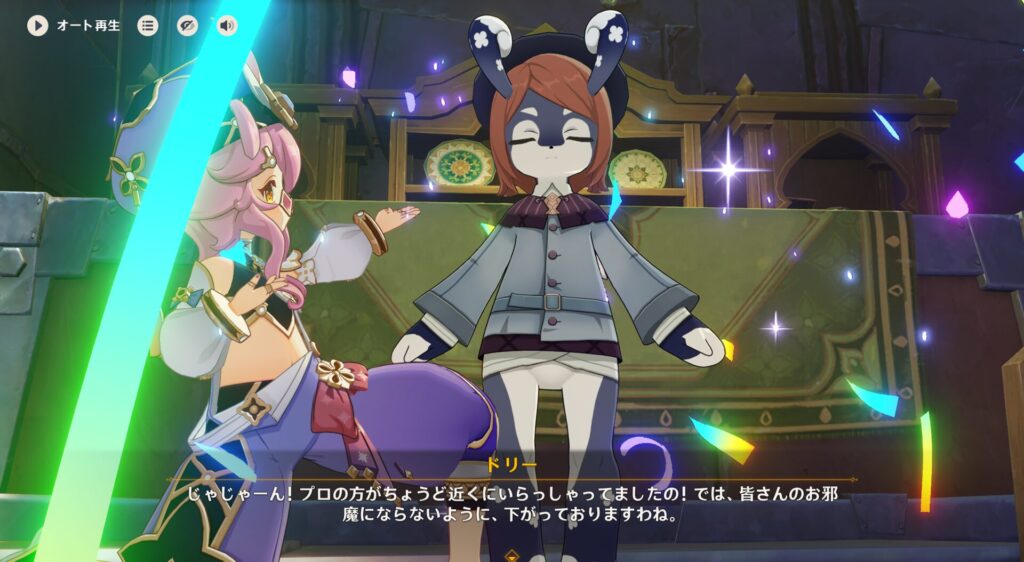Screen dimensions: 1024x562
Task: Toggle voice audio with the speaker icon
Action: pos(227,26)
